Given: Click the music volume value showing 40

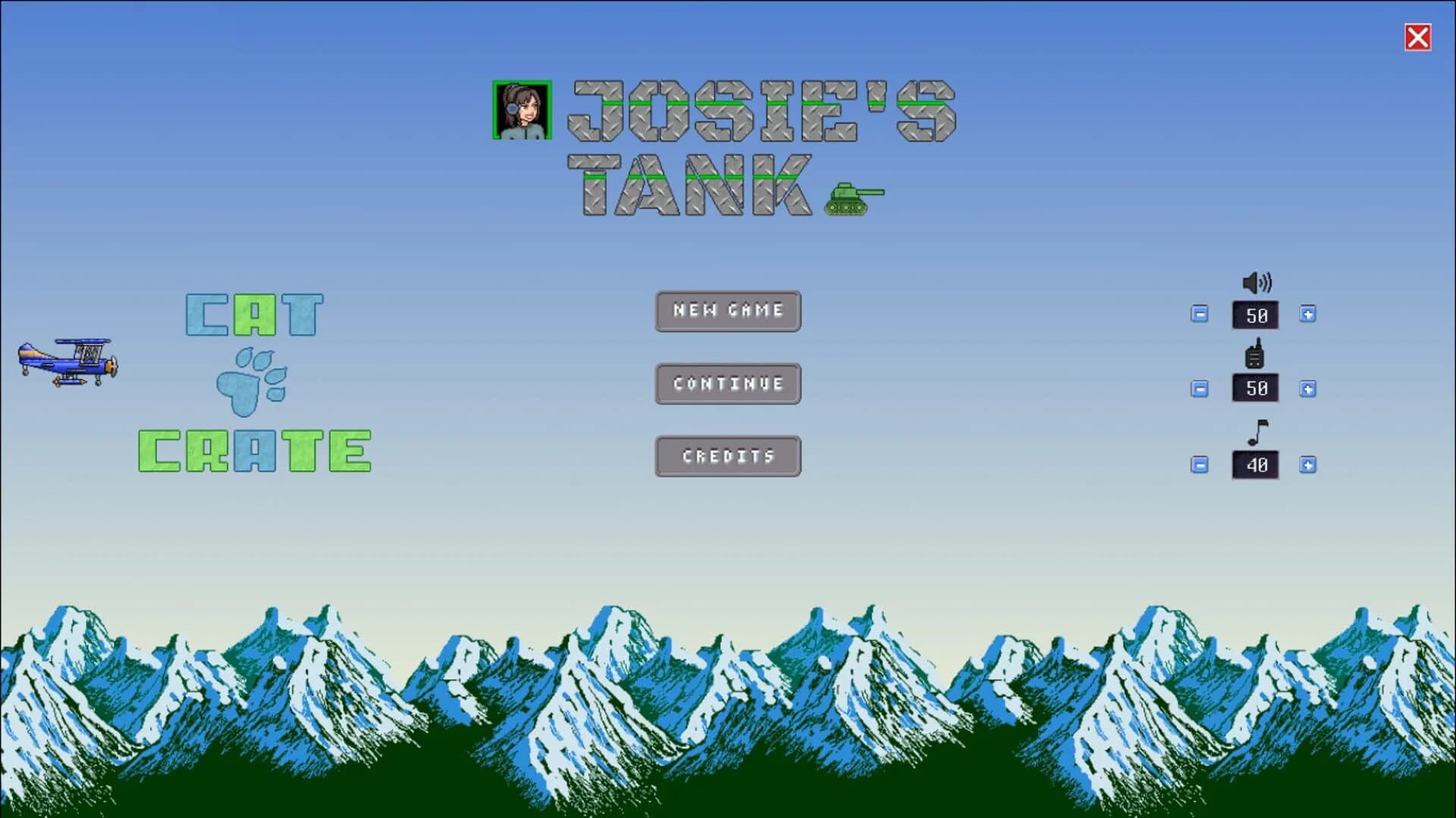Looking at the screenshot, I should click(1255, 465).
